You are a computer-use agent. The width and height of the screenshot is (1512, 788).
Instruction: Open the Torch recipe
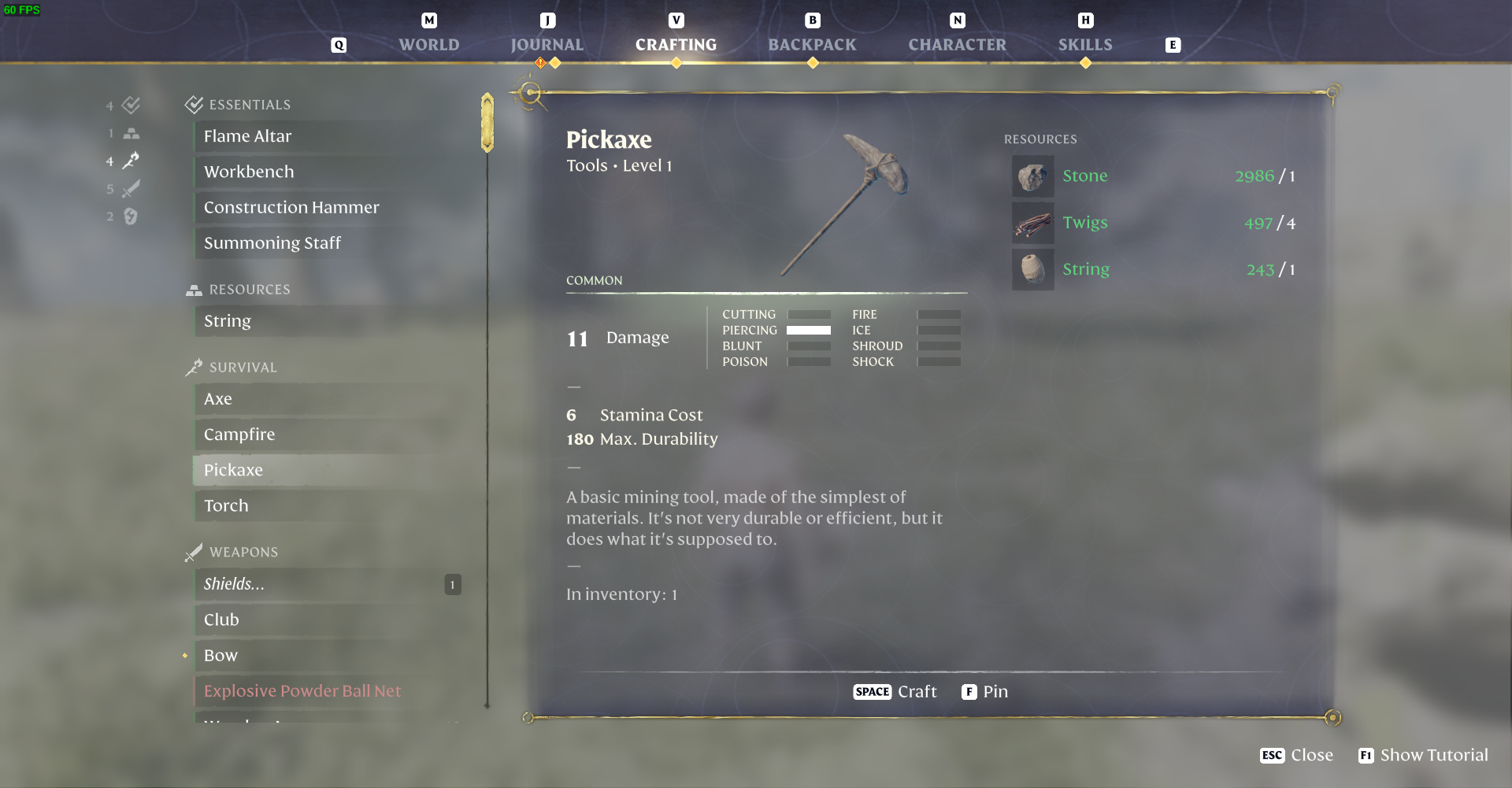(226, 505)
